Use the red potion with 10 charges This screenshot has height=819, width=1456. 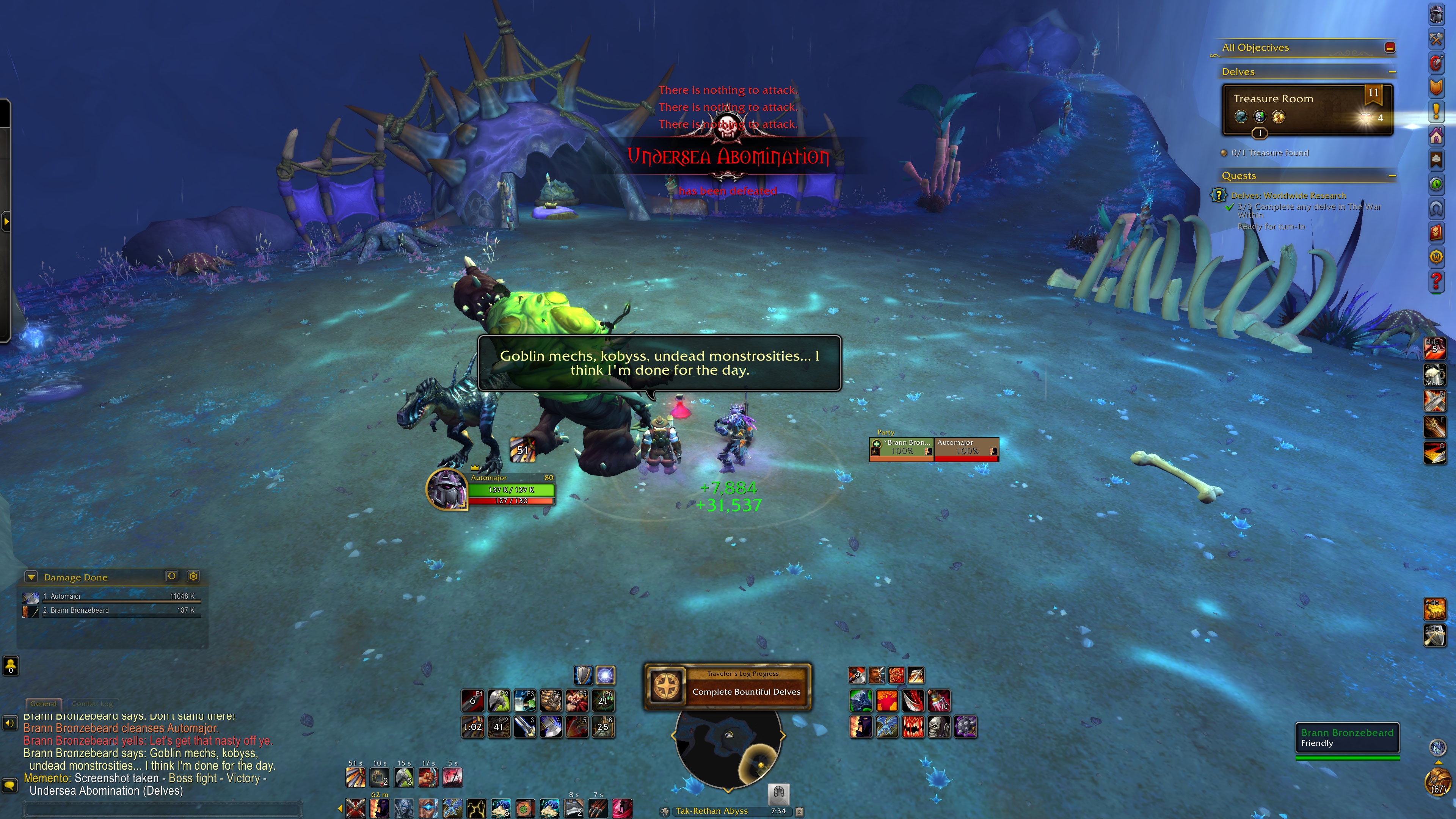click(939, 701)
